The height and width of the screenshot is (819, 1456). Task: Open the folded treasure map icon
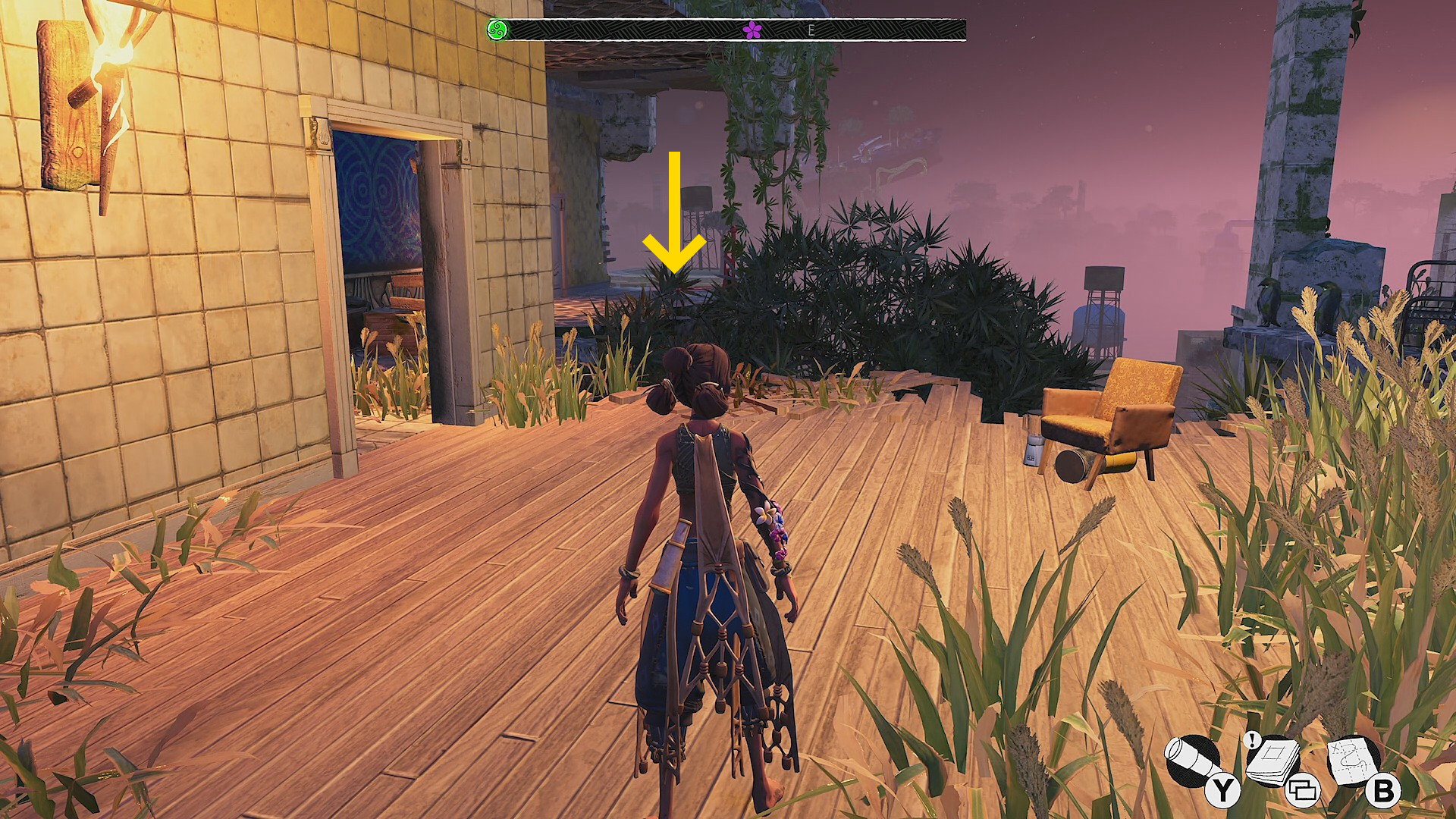[x=1354, y=761]
